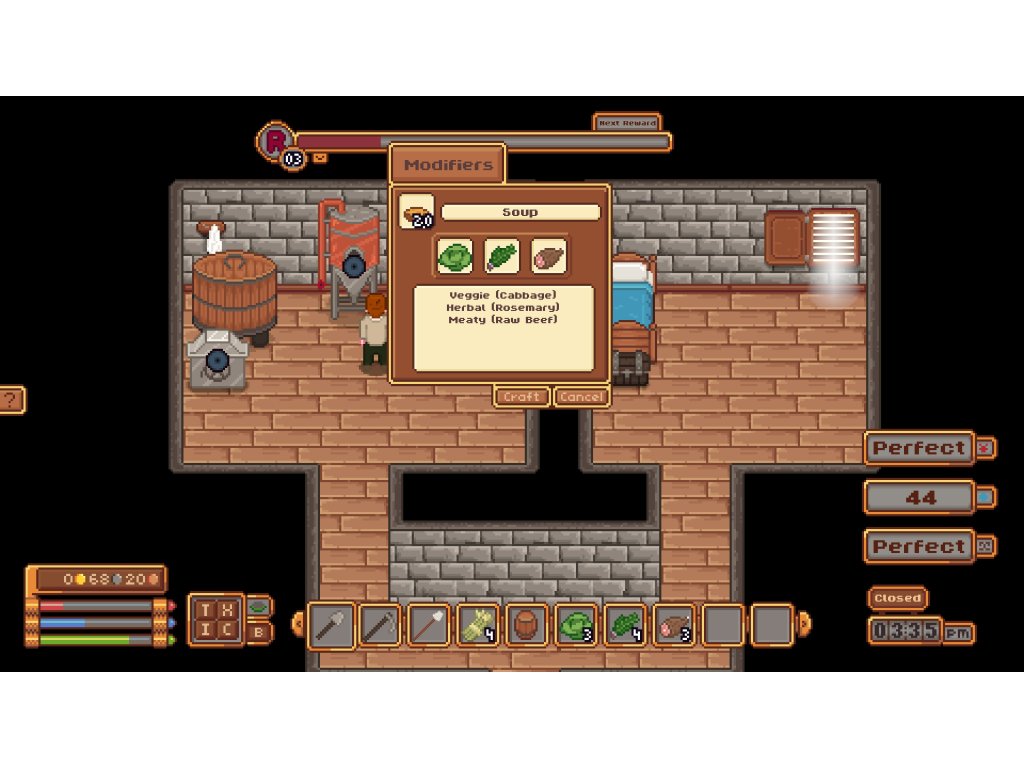Screen dimensions: 1024x768
Task: Select the yellow-green stalk bundle hotbar slot
Action: (x=478, y=626)
